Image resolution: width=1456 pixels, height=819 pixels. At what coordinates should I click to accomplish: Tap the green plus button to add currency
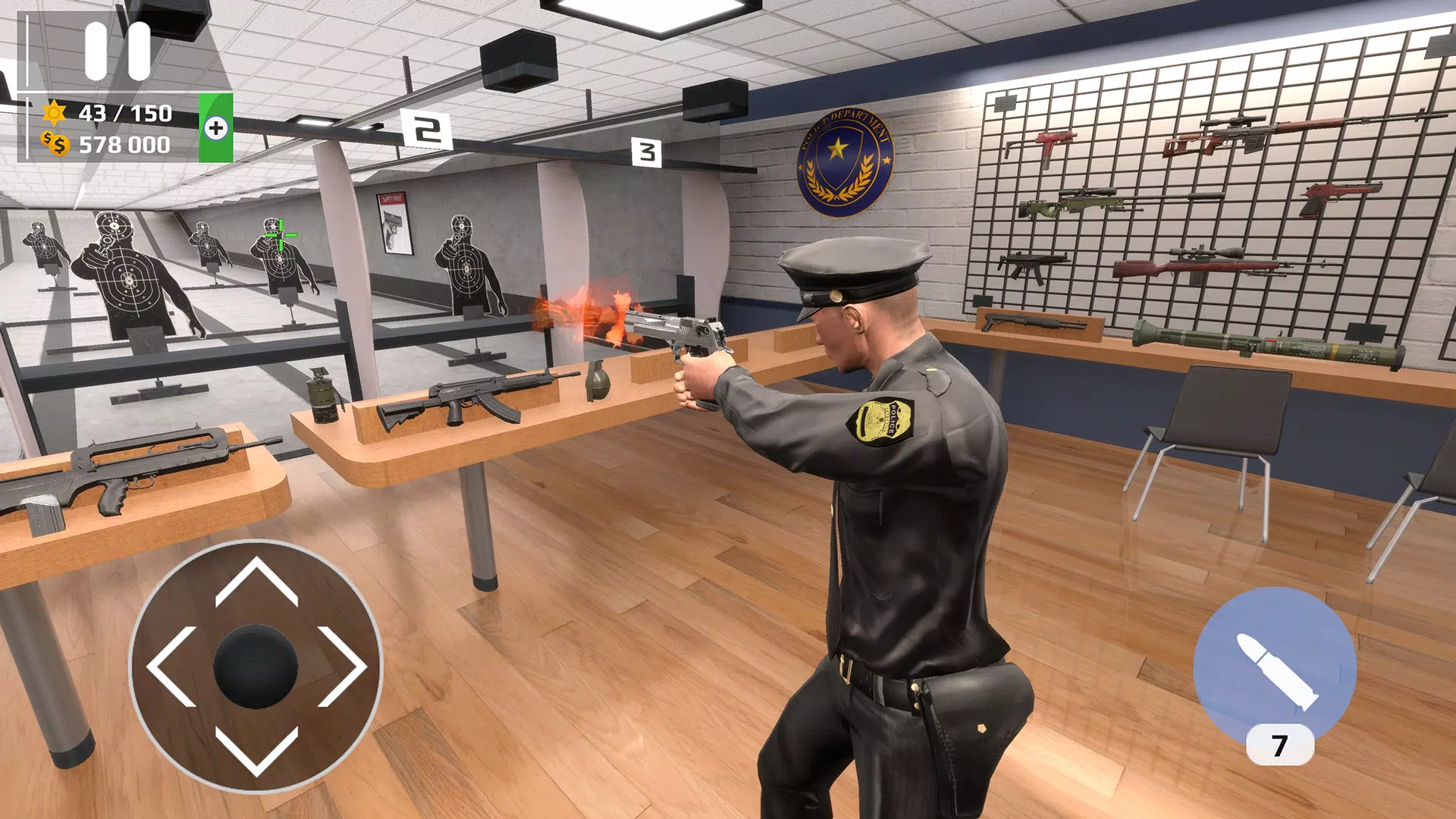pyautogui.click(x=216, y=128)
